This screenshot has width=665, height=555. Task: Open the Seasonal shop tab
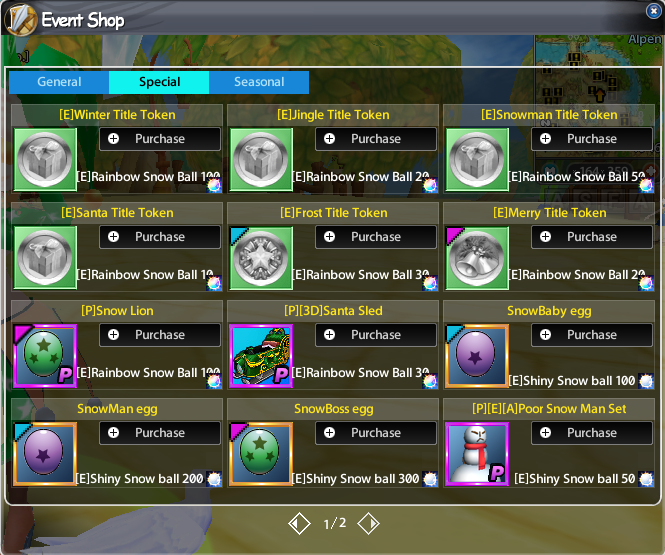(x=259, y=82)
